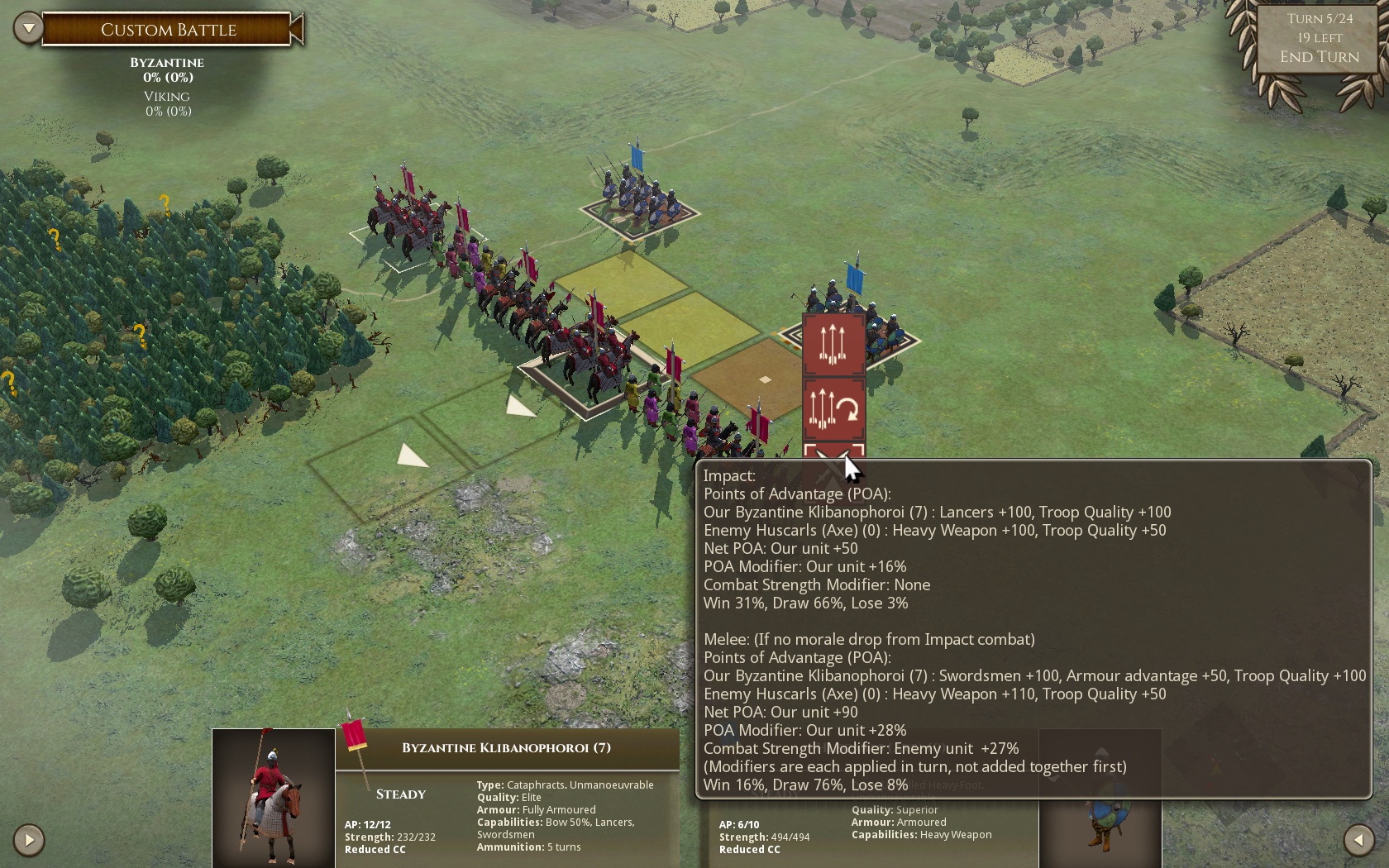Click the next-unit arrow at bottom left

[30, 840]
